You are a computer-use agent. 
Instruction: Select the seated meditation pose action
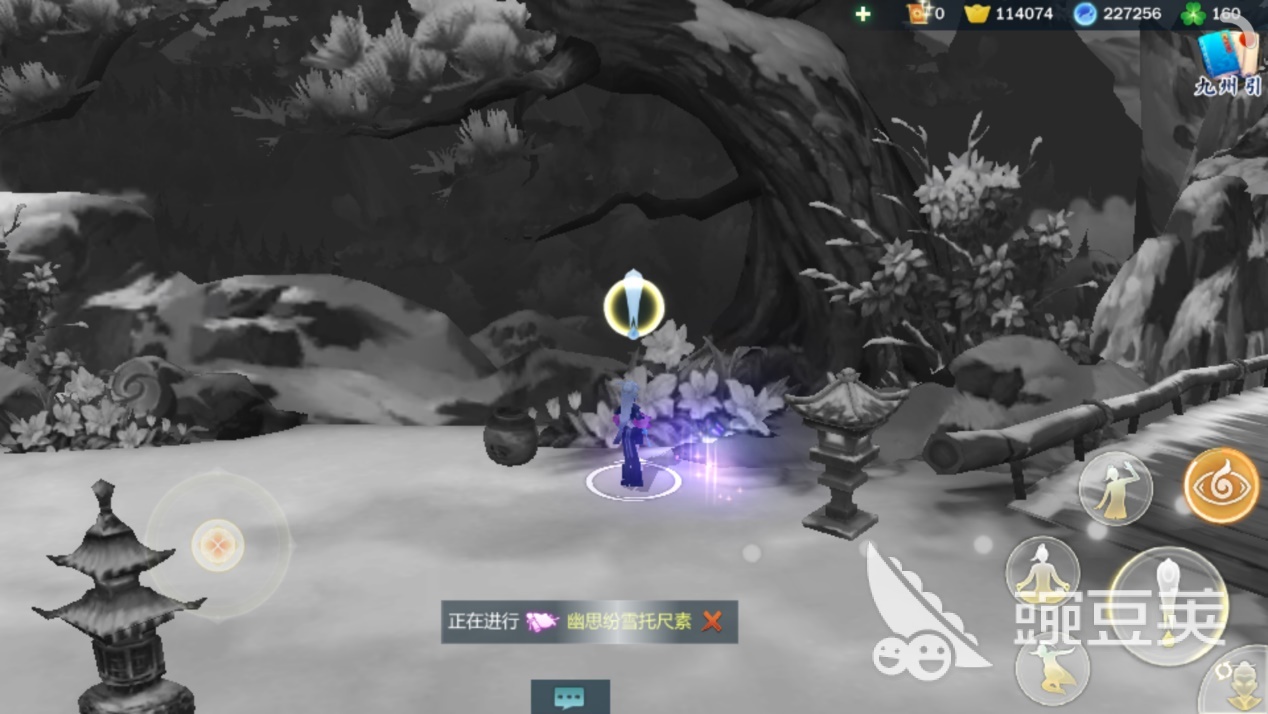point(1042,572)
